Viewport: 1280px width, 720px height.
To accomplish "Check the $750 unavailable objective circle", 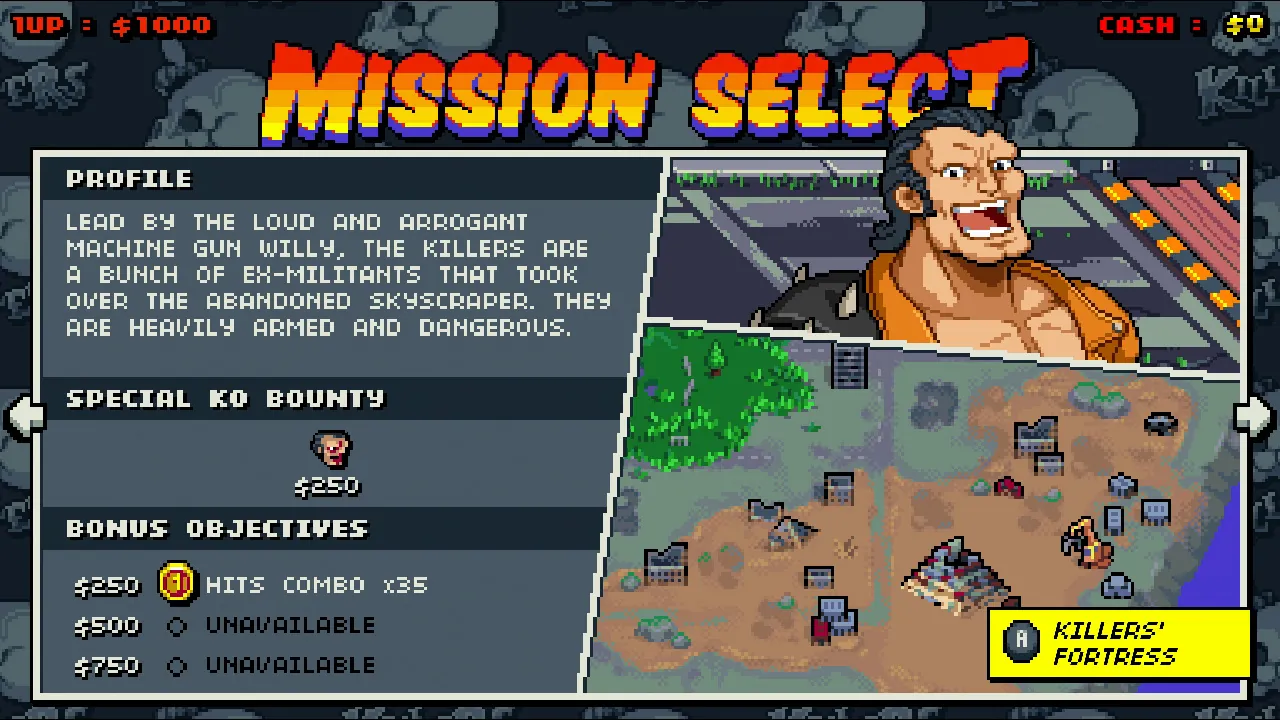I will click(x=176, y=665).
